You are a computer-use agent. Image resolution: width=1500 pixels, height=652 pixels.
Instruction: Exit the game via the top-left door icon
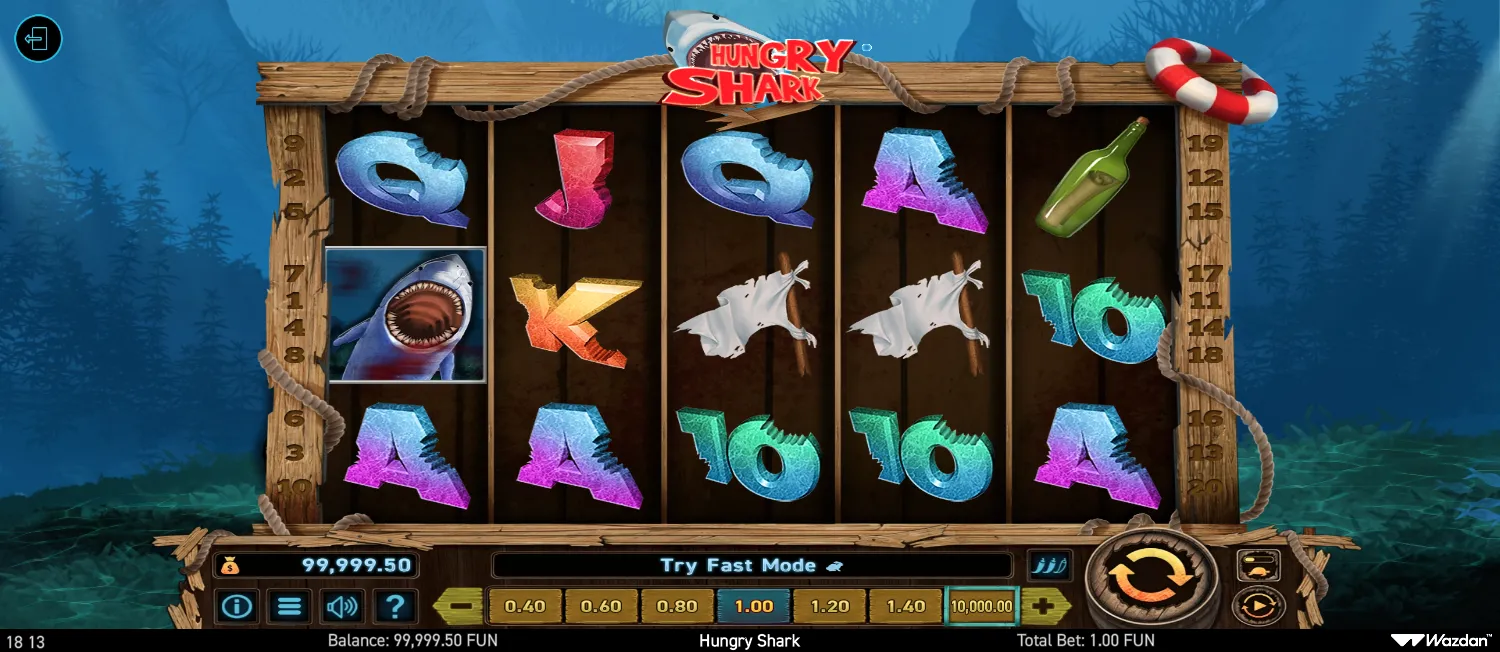[38, 40]
